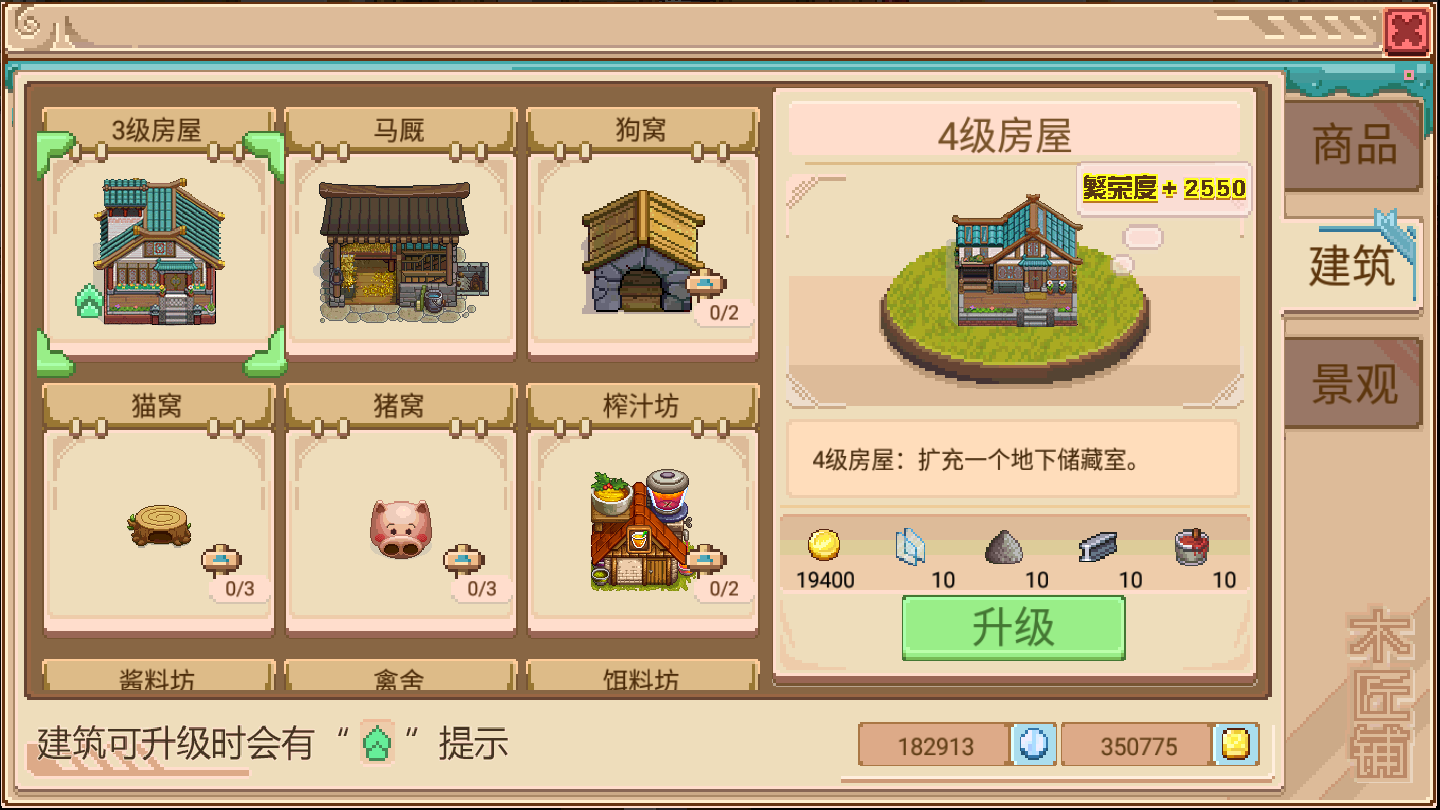The width and height of the screenshot is (1440, 810).
Task: Switch to the 建筑 tab
Action: click(1351, 262)
